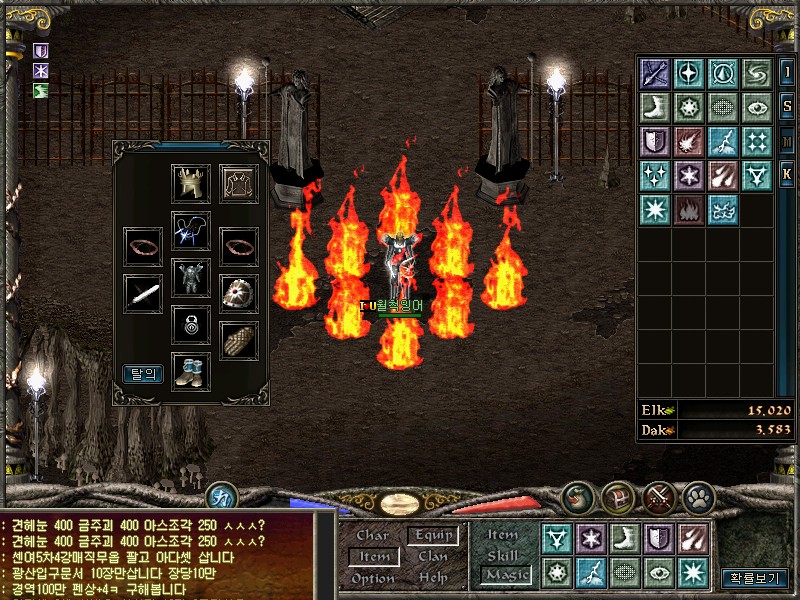The image size is (800, 600).
Task: Switch to the Skill quick-slot tab
Action: tap(503, 555)
